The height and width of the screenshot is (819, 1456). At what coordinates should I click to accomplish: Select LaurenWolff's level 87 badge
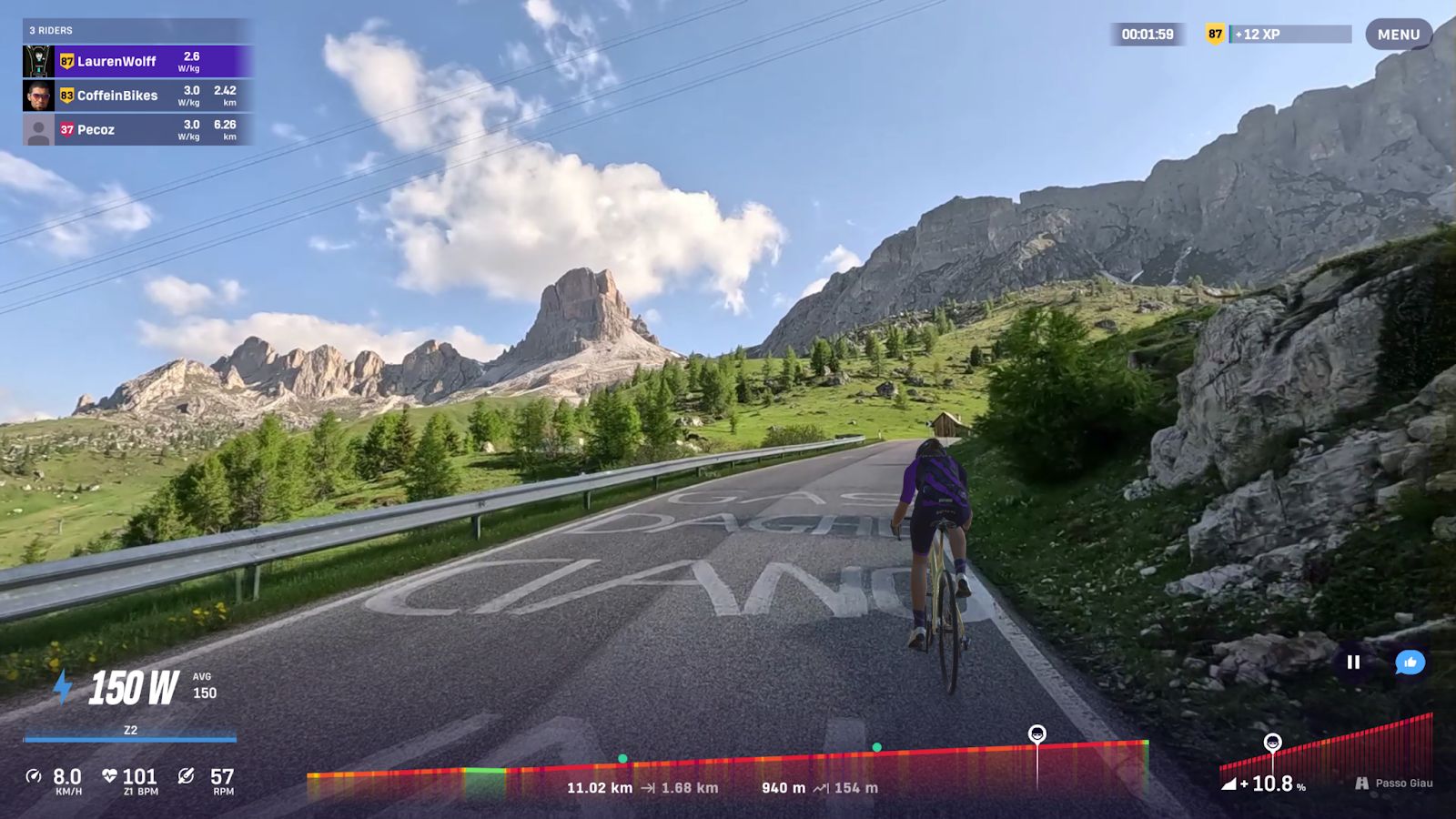pos(66,61)
